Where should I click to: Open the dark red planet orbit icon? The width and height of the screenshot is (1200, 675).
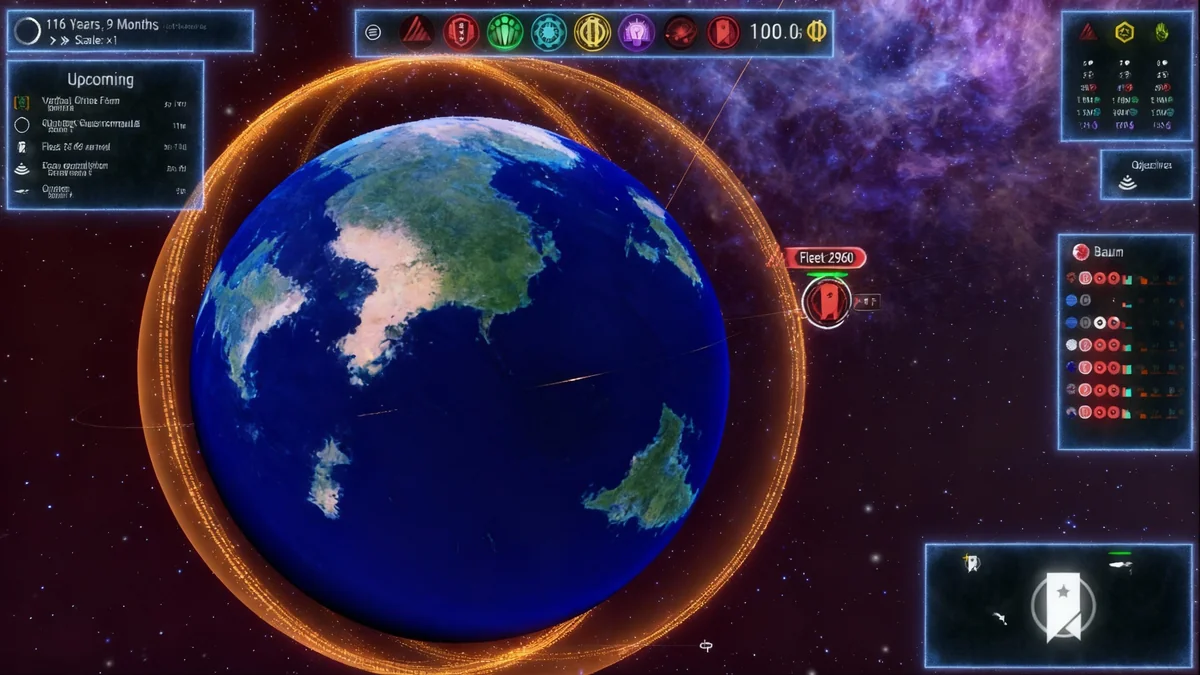coord(680,32)
